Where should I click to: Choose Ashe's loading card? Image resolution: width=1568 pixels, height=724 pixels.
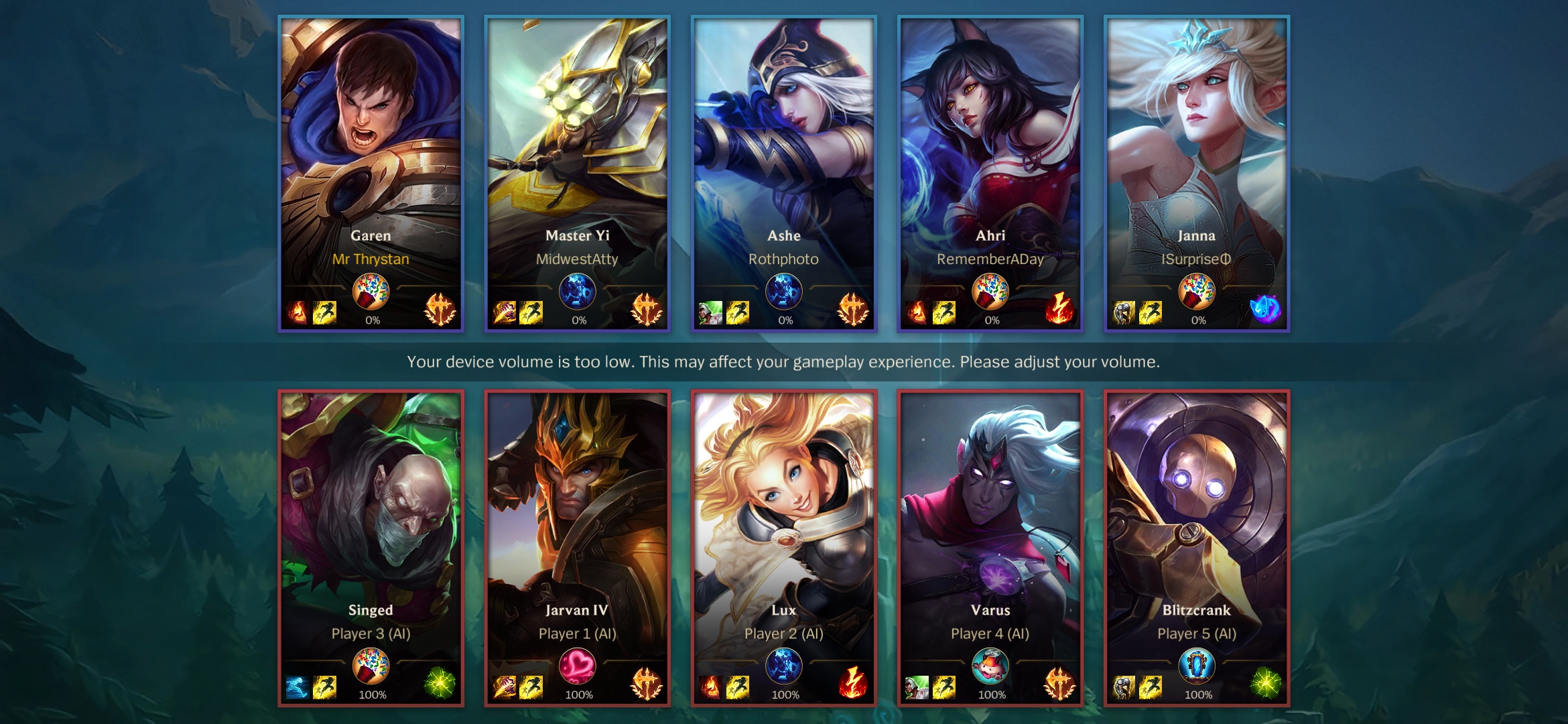(x=783, y=147)
